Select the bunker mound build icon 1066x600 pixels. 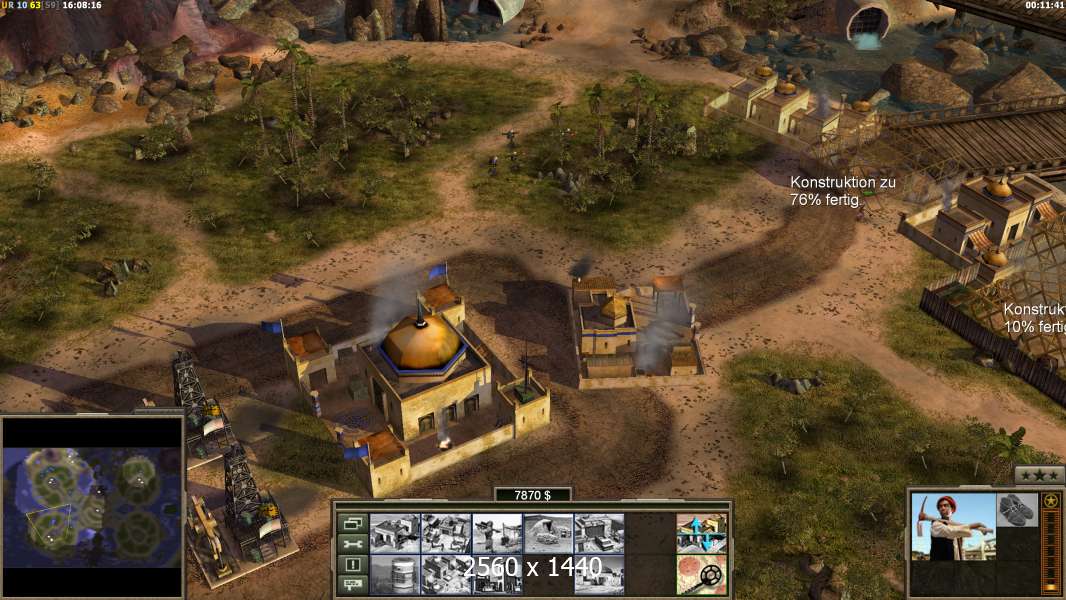(548, 533)
